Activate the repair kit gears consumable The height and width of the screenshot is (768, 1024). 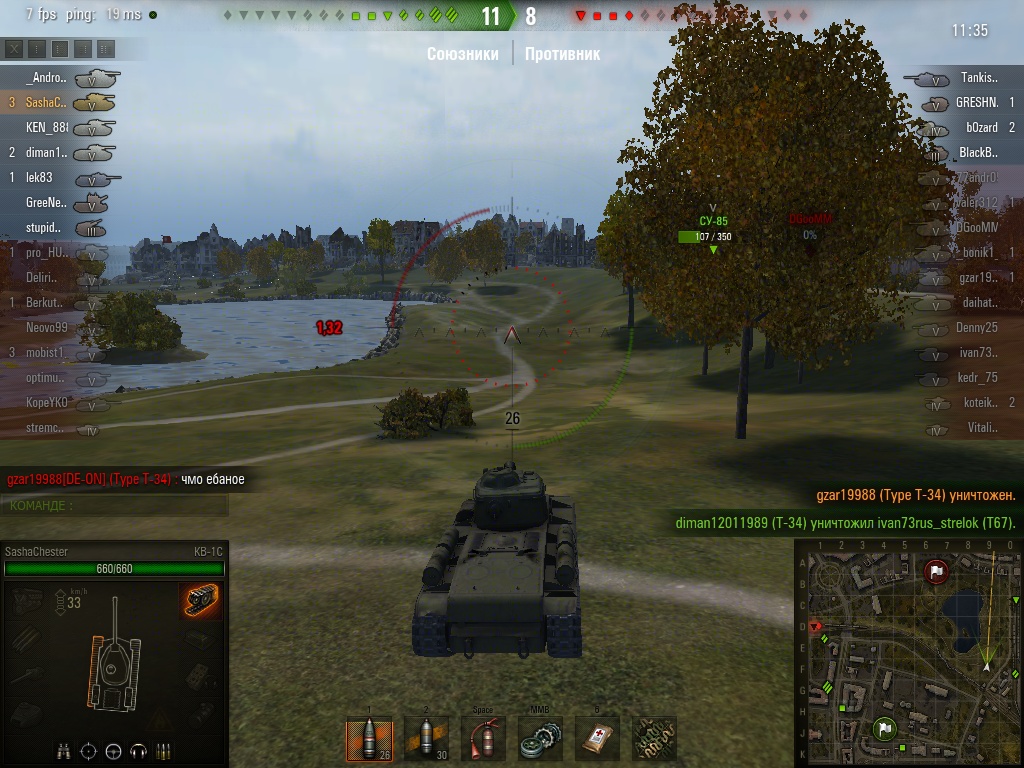click(541, 740)
